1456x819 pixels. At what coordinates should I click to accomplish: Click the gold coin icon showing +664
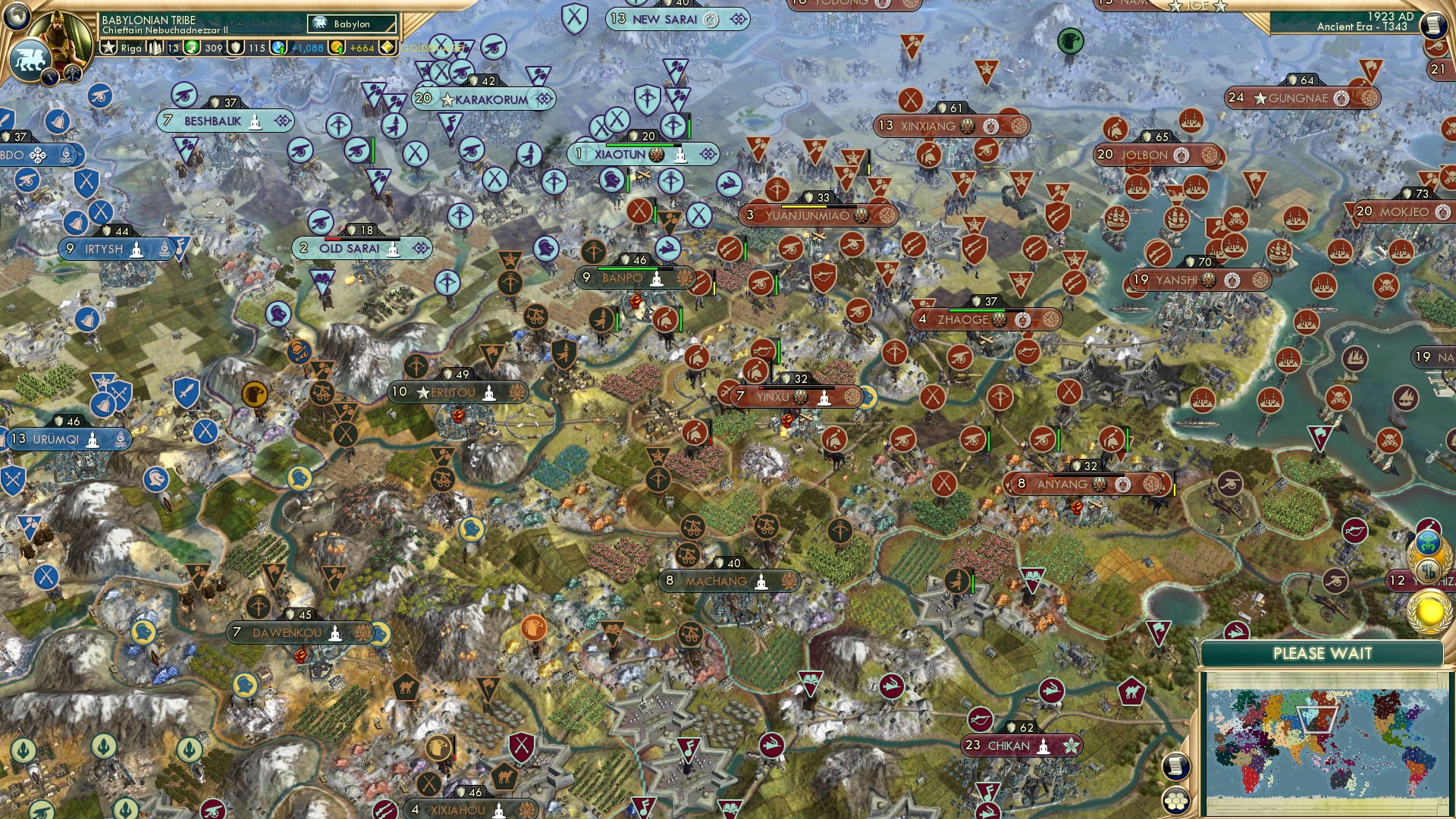[336, 47]
